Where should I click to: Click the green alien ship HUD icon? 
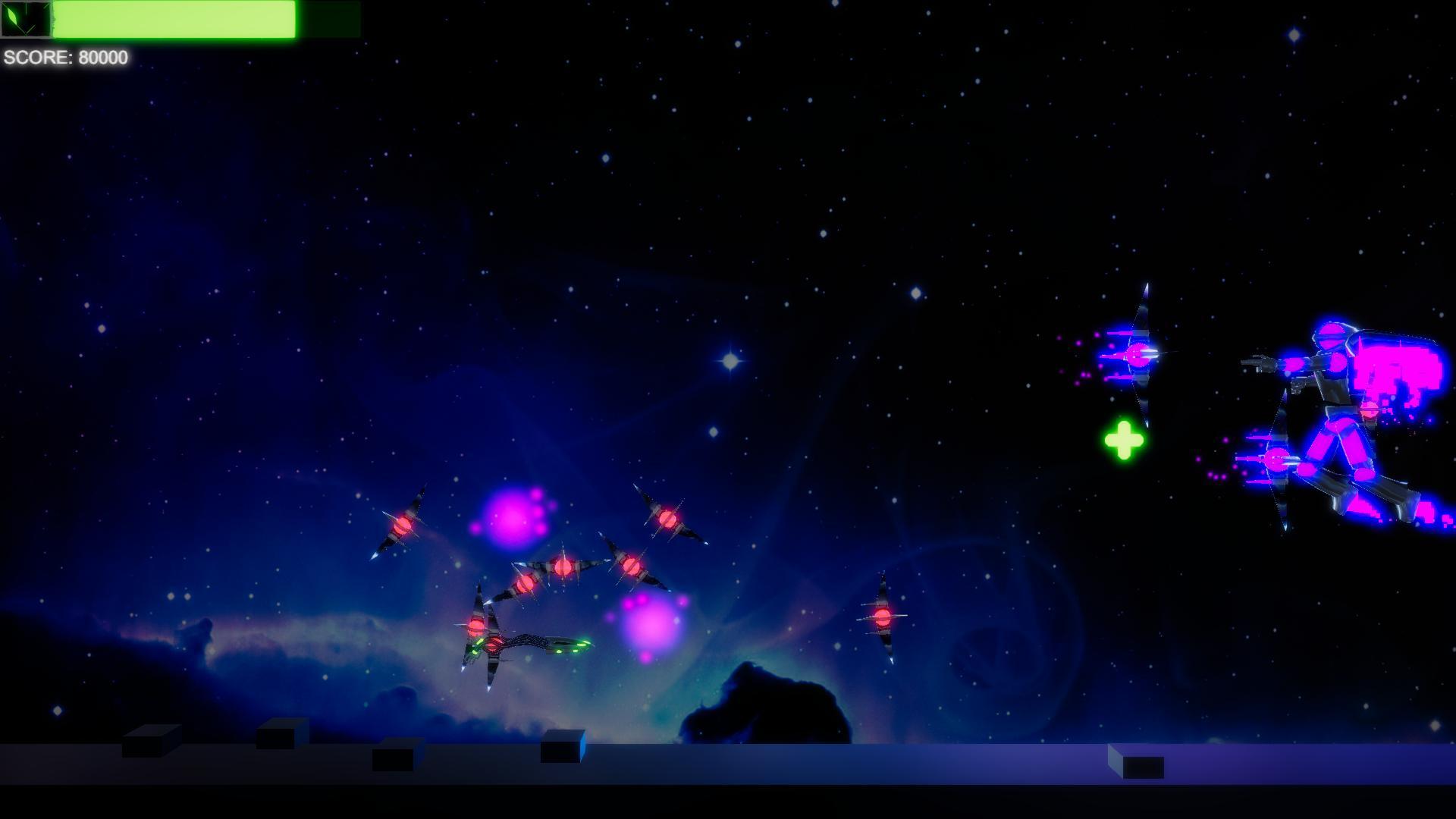click(25, 20)
